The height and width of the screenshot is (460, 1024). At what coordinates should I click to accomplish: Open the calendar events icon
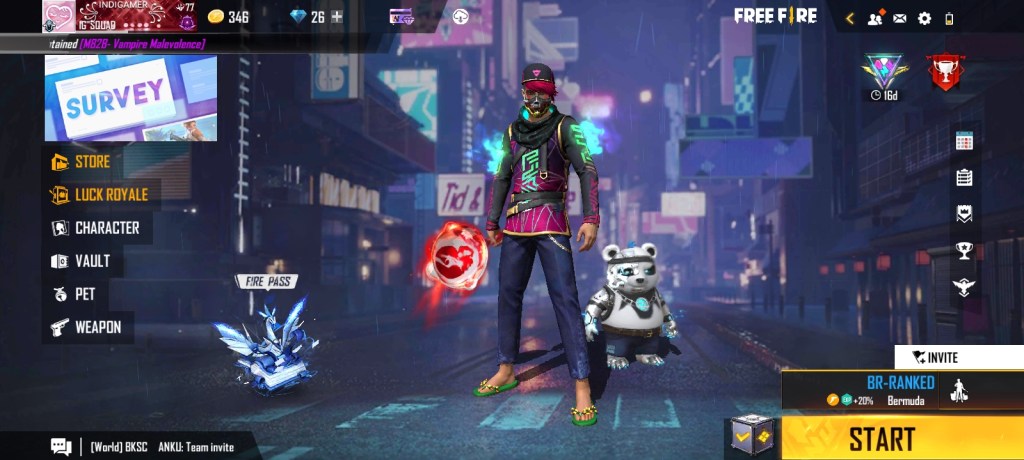click(x=964, y=141)
